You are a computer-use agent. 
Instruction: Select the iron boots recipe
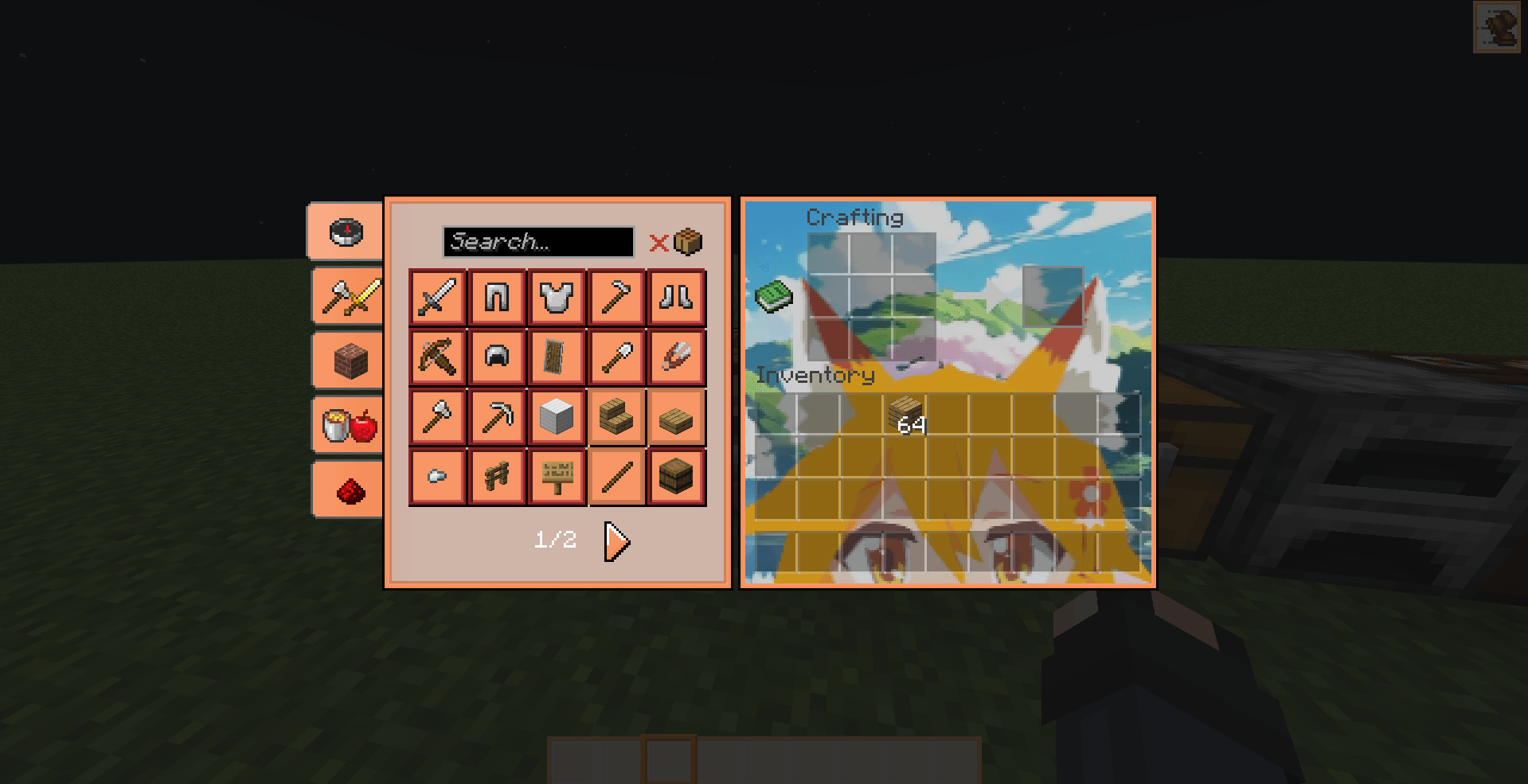tap(676, 297)
